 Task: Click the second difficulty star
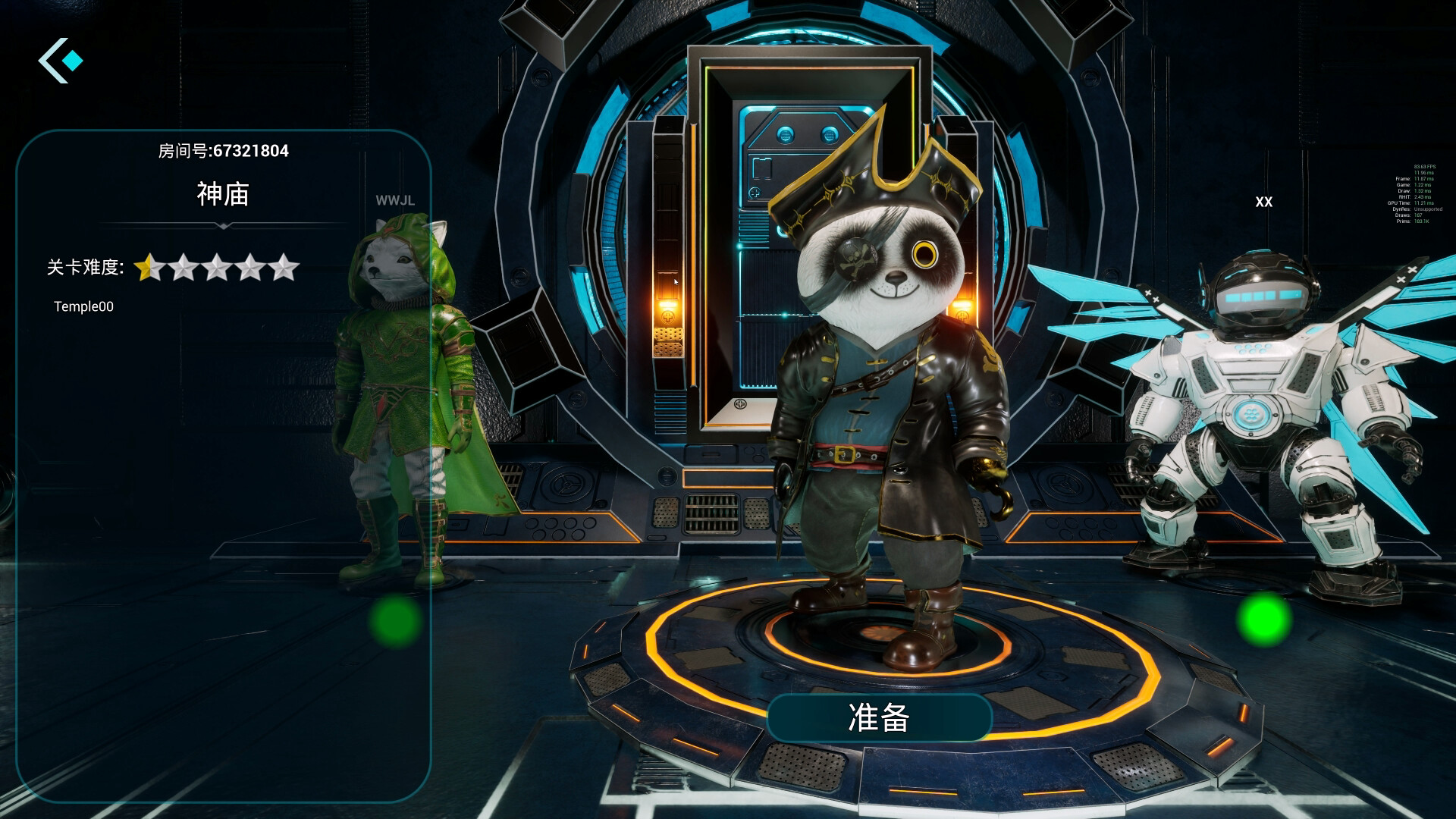click(x=184, y=267)
